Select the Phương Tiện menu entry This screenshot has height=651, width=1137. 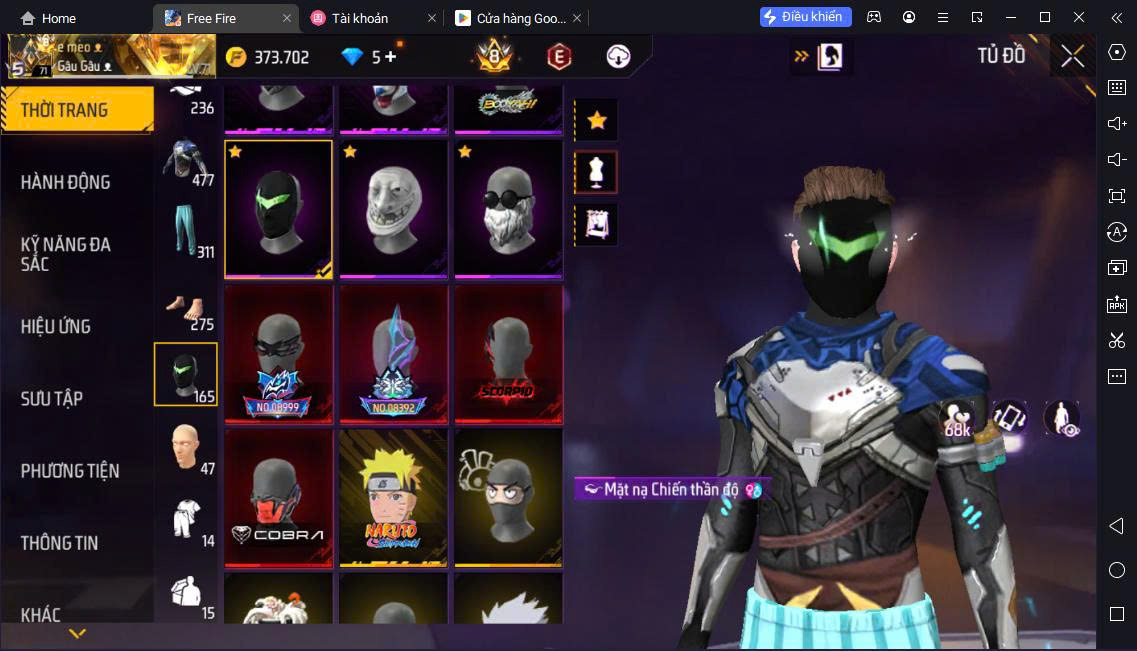coord(70,470)
